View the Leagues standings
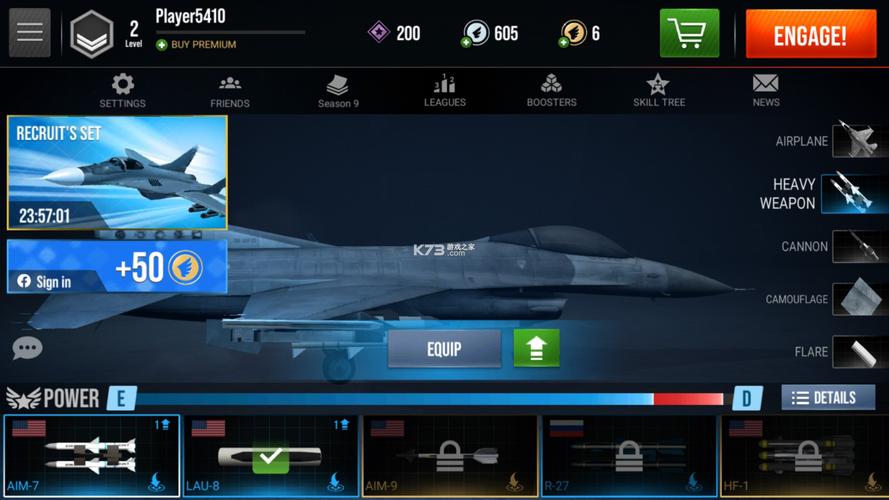This screenshot has width=889, height=500. [x=445, y=90]
